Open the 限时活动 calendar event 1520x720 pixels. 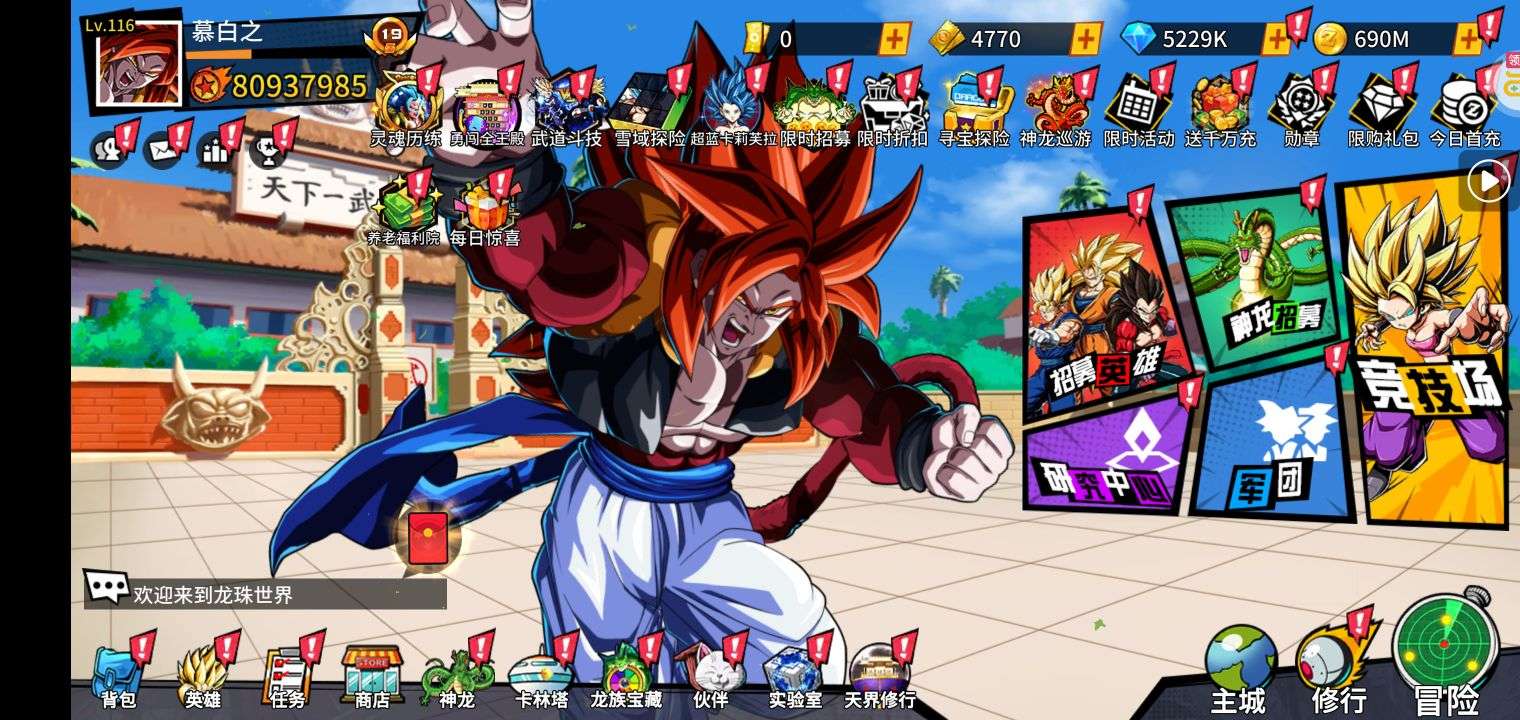pyautogui.click(x=1137, y=108)
